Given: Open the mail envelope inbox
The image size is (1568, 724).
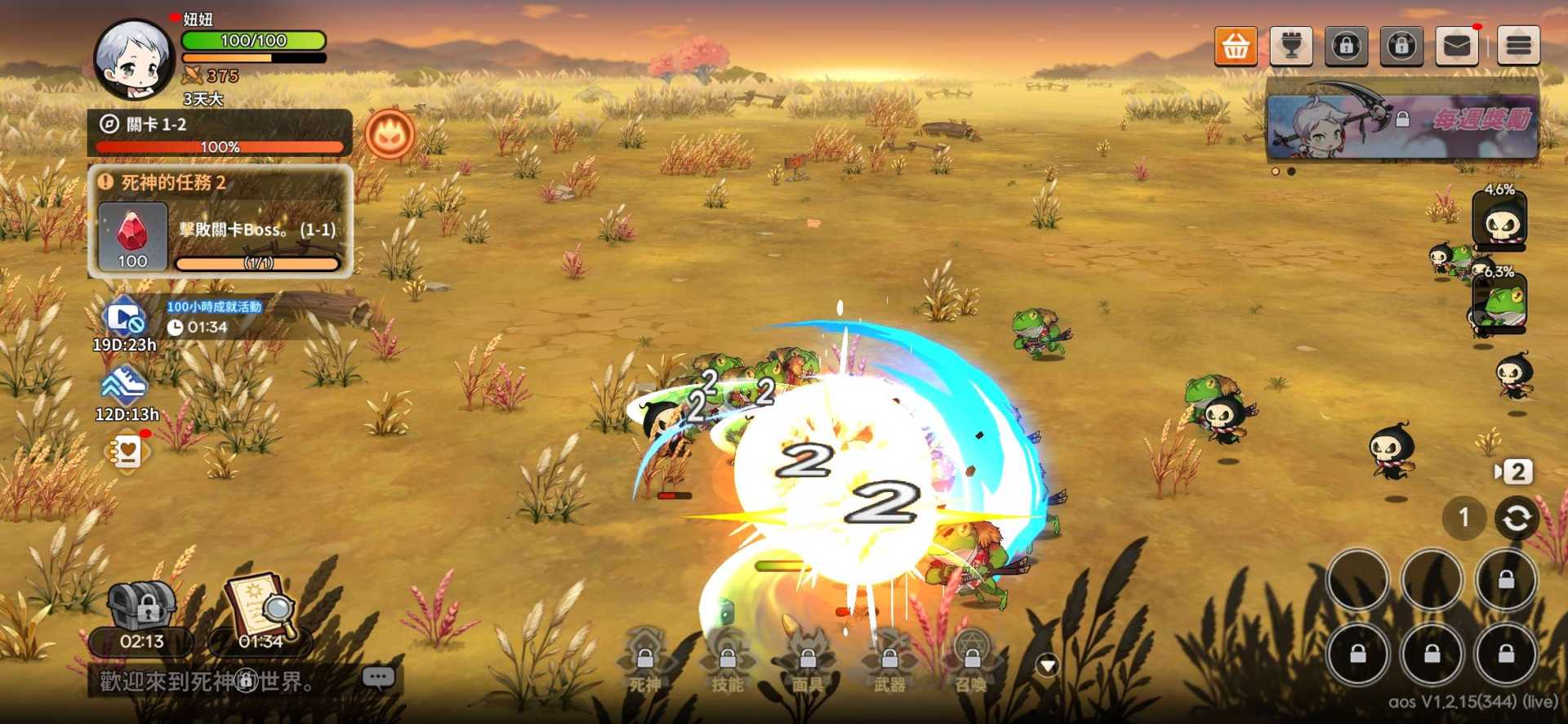Looking at the screenshot, I should pyautogui.click(x=1457, y=46).
